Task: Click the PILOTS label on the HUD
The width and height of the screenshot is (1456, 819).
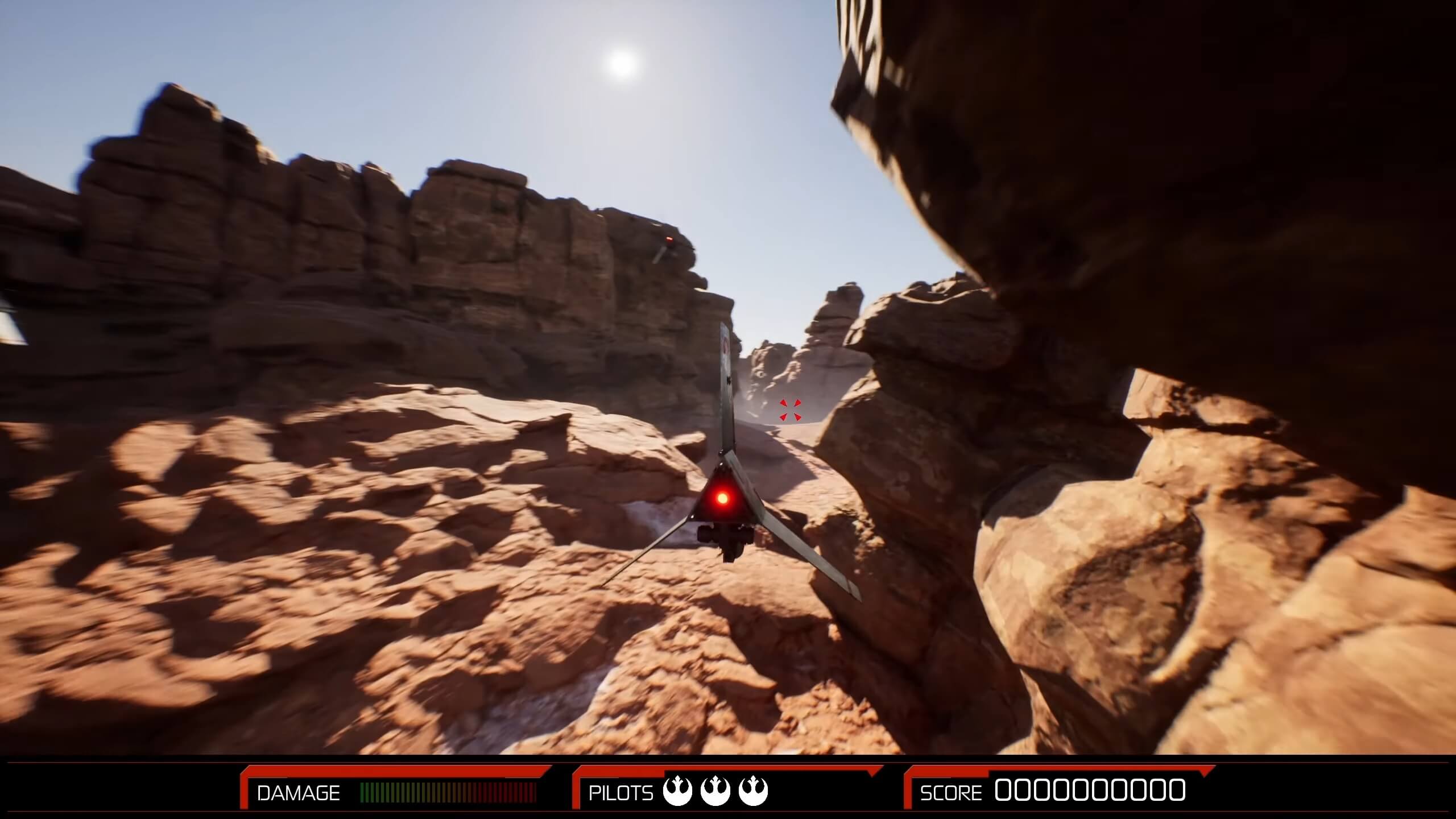Action: pyautogui.click(x=620, y=793)
